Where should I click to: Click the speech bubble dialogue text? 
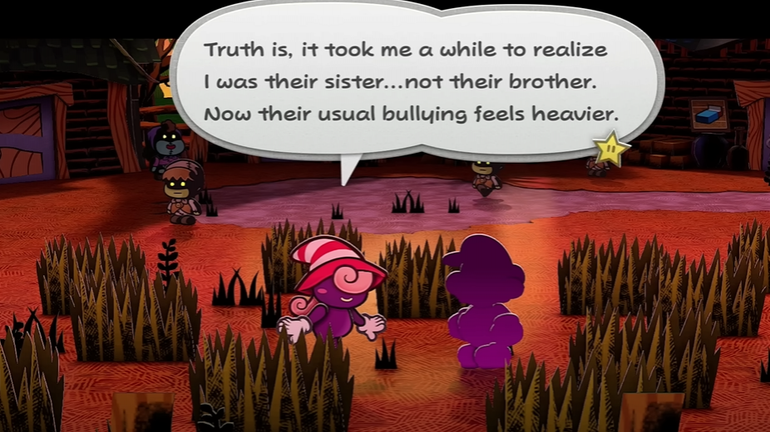[410, 82]
